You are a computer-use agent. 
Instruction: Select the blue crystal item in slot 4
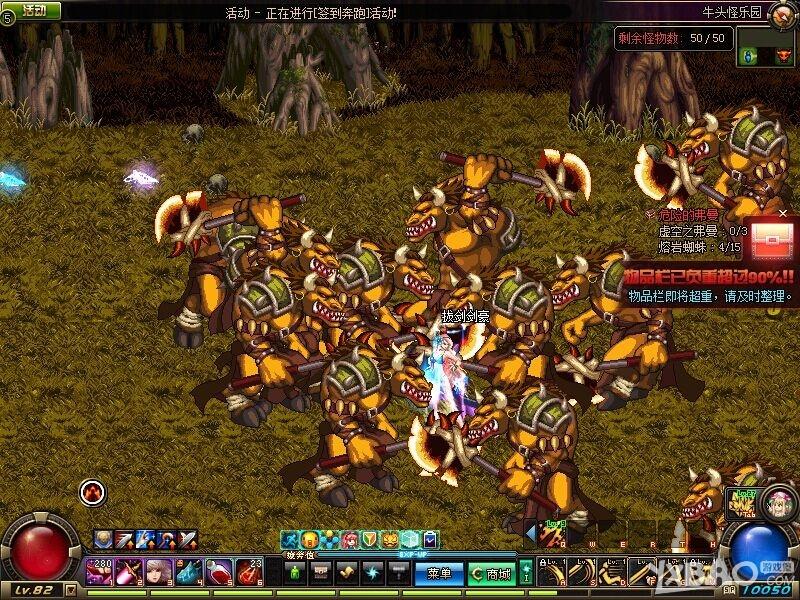pos(189,573)
